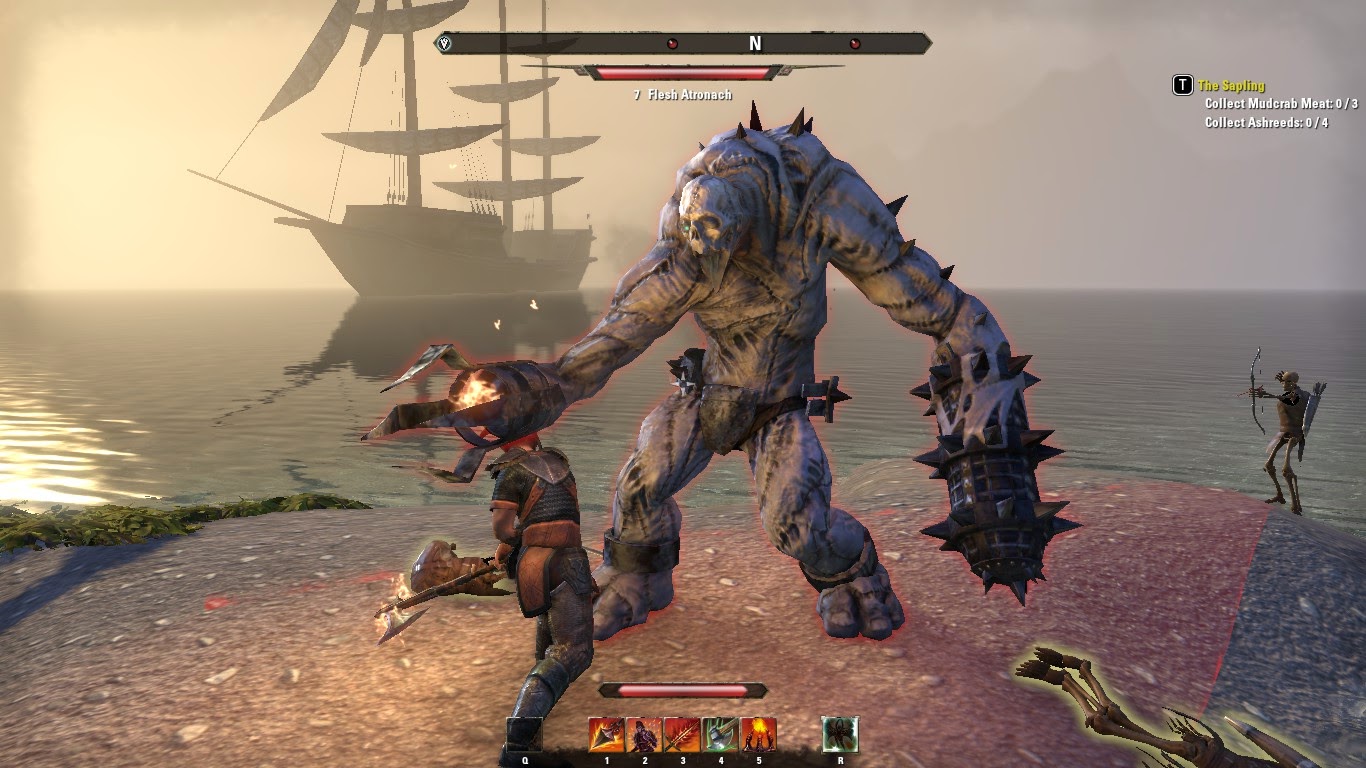Unleash the ultimate ability in slot R
This screenshot has width=1366, height=768.
coord(840,735)
